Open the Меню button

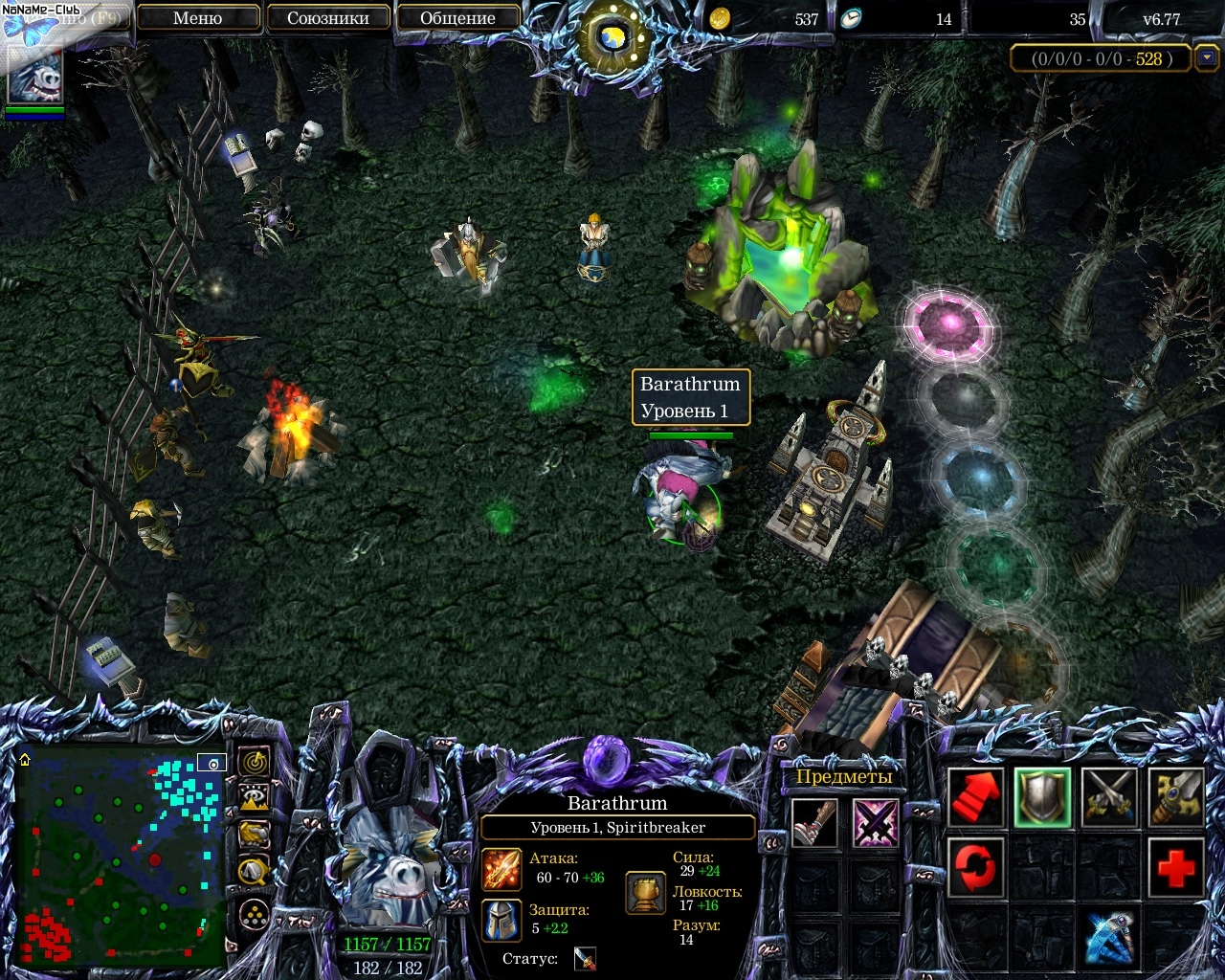pos(198,18)
